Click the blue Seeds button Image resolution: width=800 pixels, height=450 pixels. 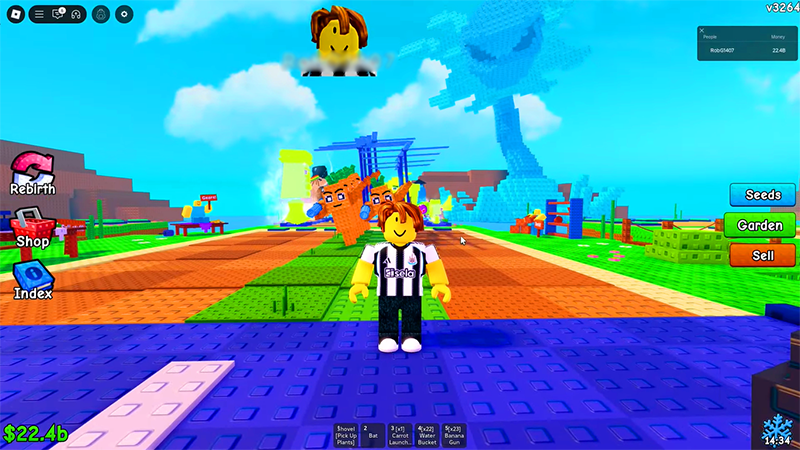pyautogui.click(x=761, y=194)
